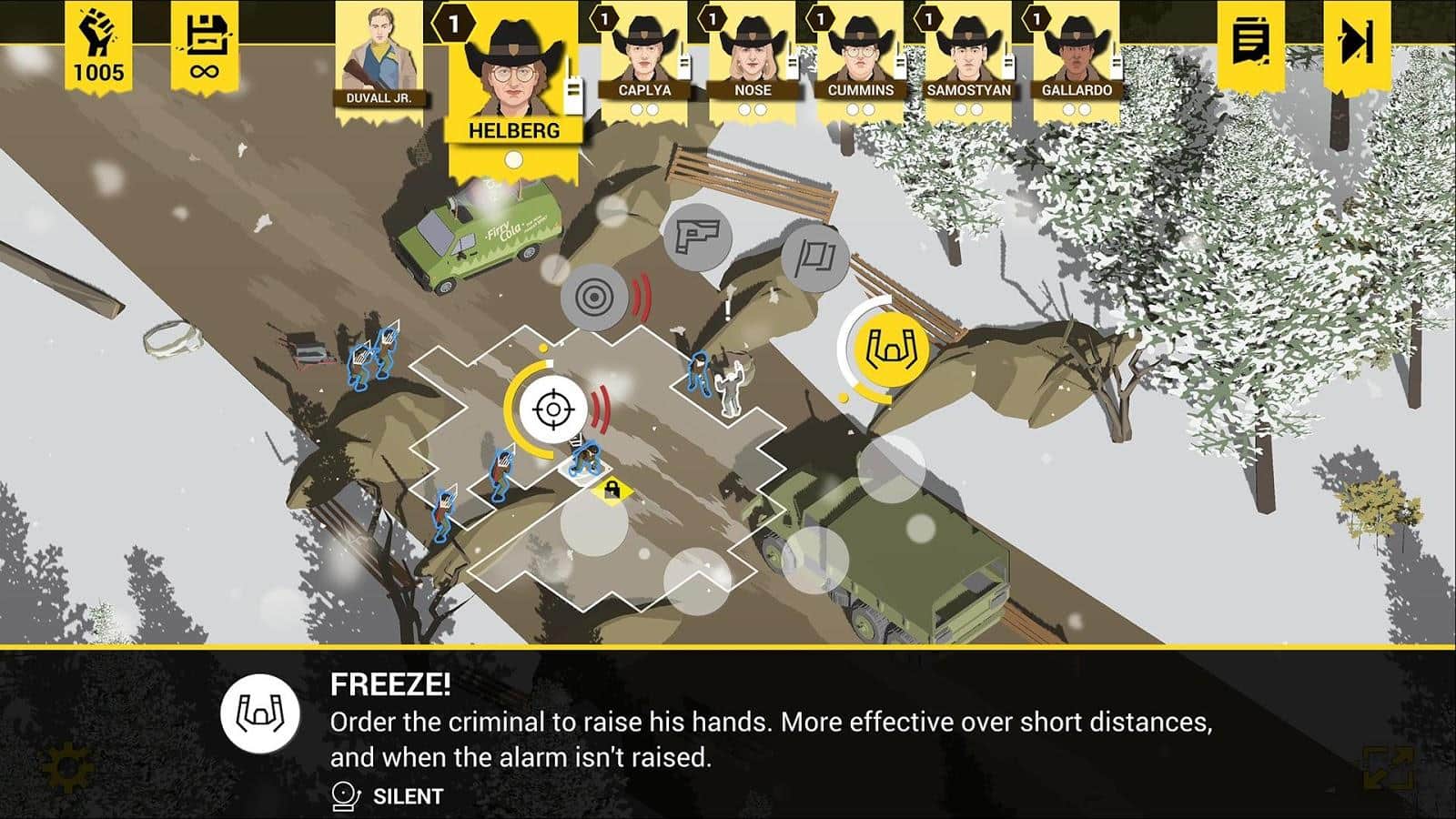Screen dimensions: 1456x819
Task: Open the report notepad icon top right
Action: [1250, 43]
